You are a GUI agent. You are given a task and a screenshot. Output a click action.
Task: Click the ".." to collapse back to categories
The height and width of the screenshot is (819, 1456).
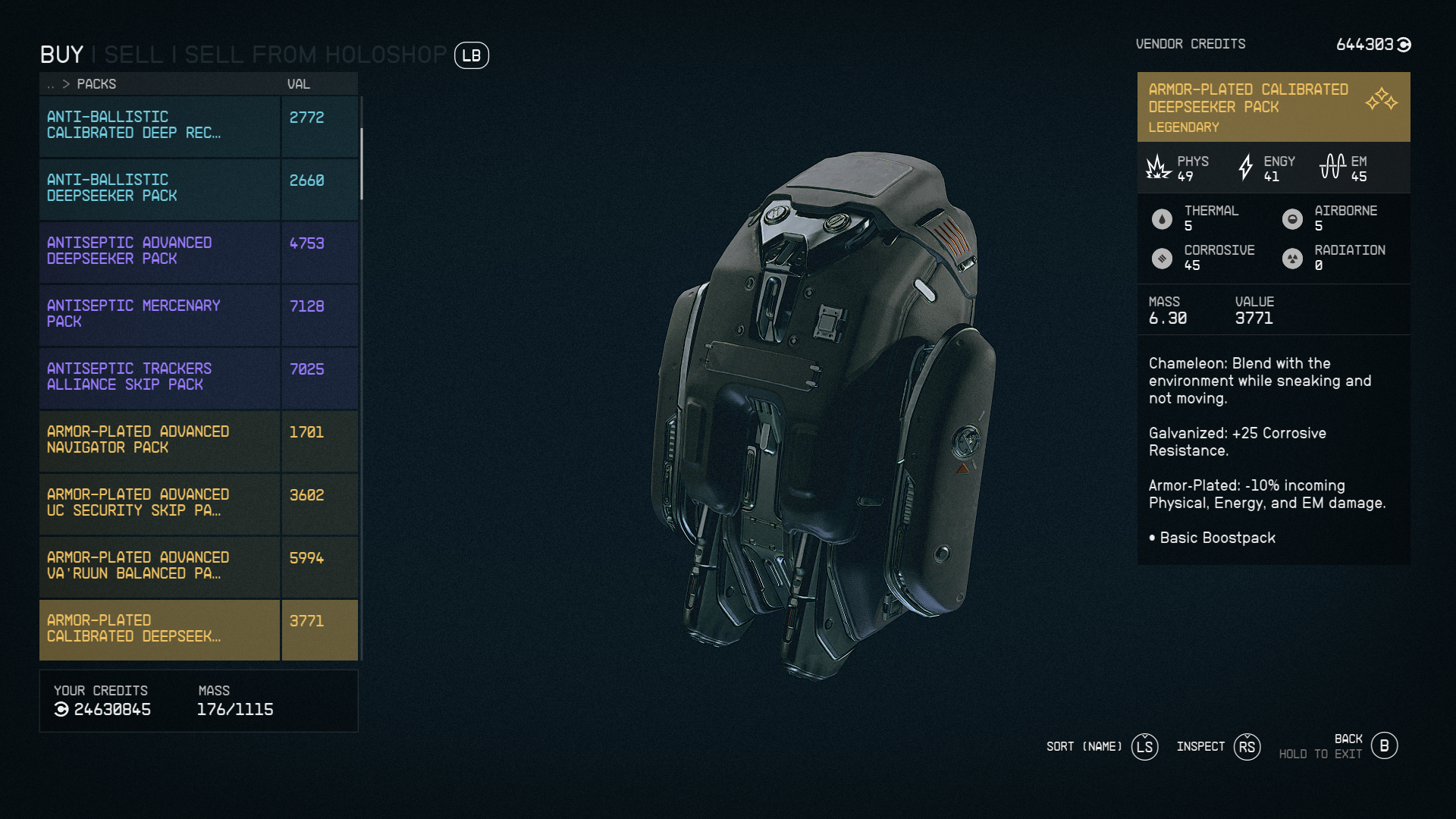(x=50, y=84)
